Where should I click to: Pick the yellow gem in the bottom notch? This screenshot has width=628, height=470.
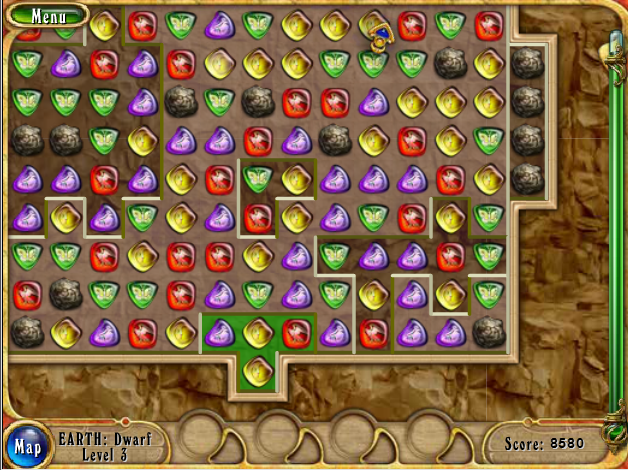pos(257,369)
